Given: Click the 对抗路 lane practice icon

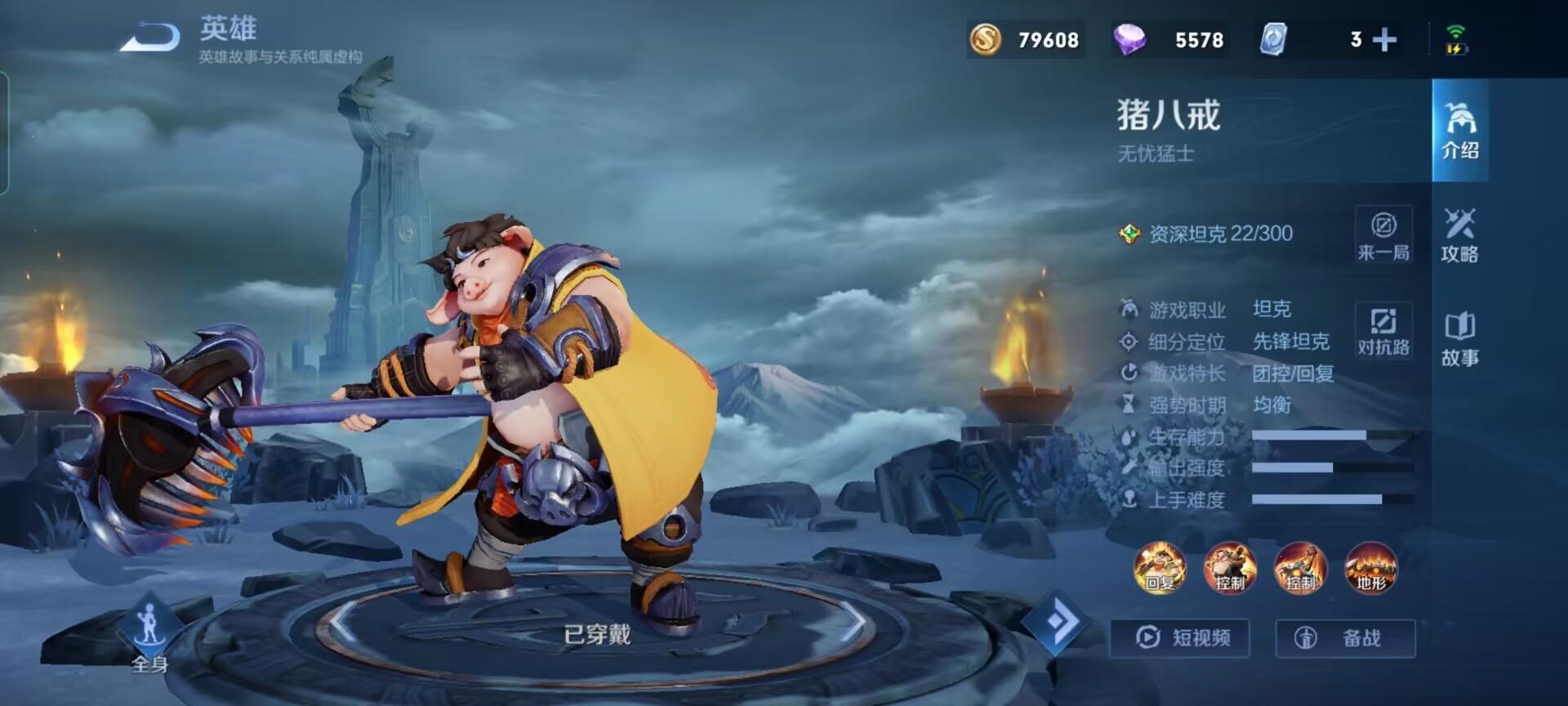Looking at the screenshot, I should point(1383,331).
